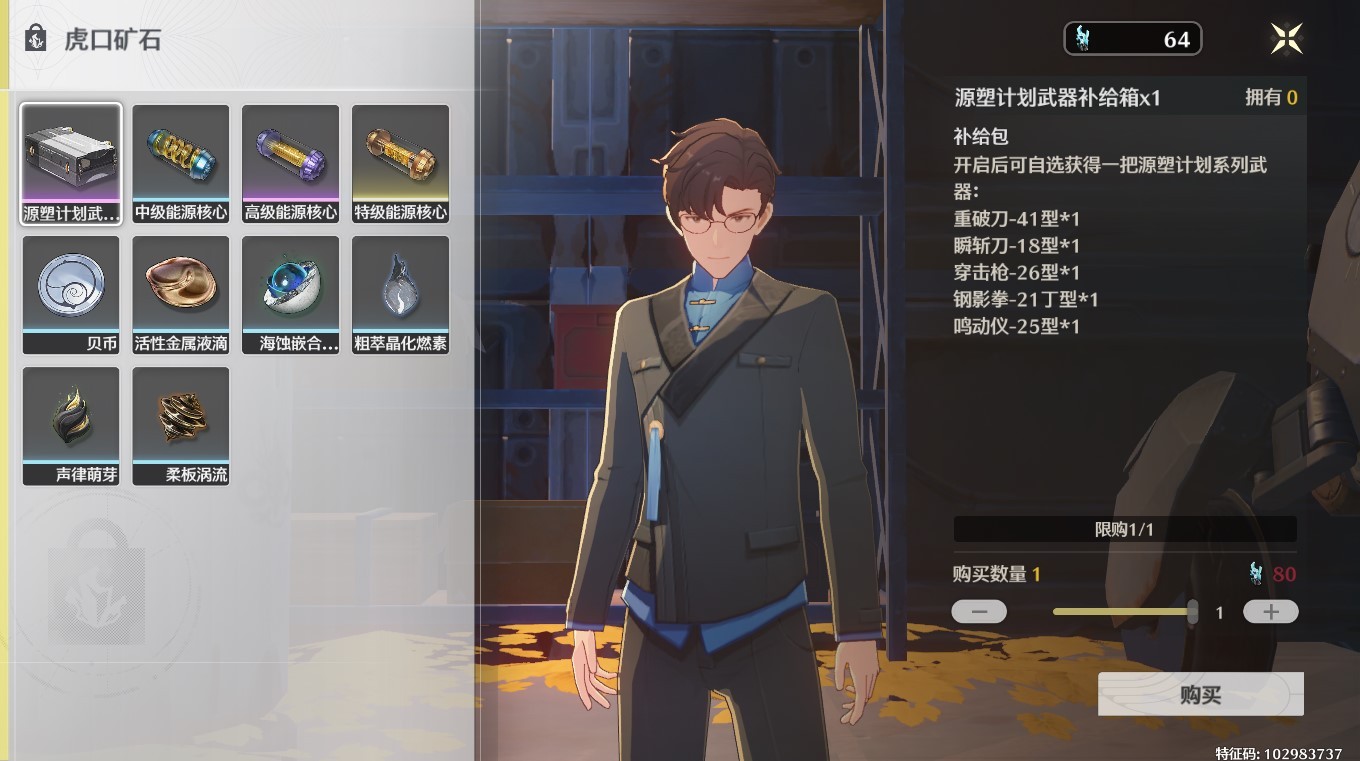This screenshot has height=761, width=1360.
Task: Decrease purchase quantity with minus button
Action: click(978, 611)
